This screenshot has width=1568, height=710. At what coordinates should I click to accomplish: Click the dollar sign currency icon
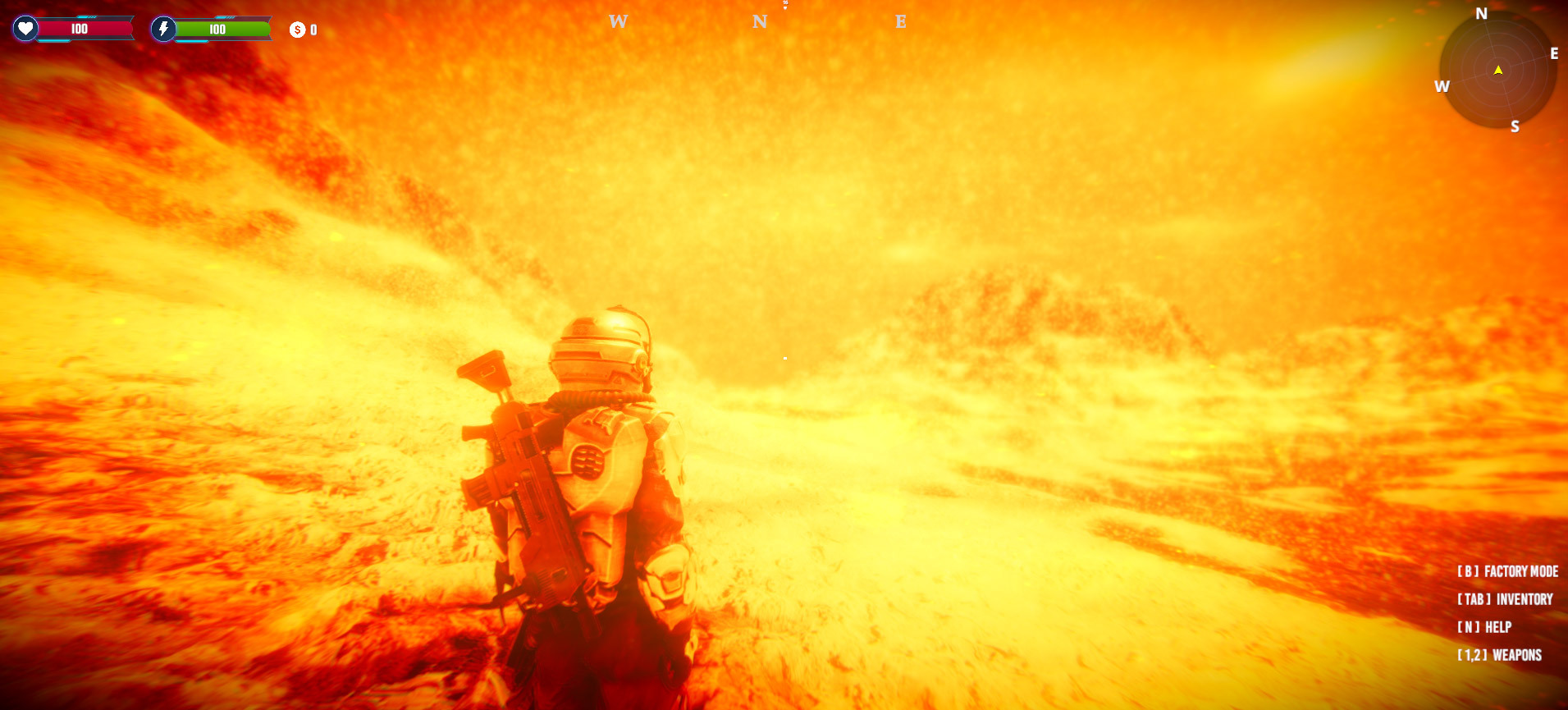296,29
